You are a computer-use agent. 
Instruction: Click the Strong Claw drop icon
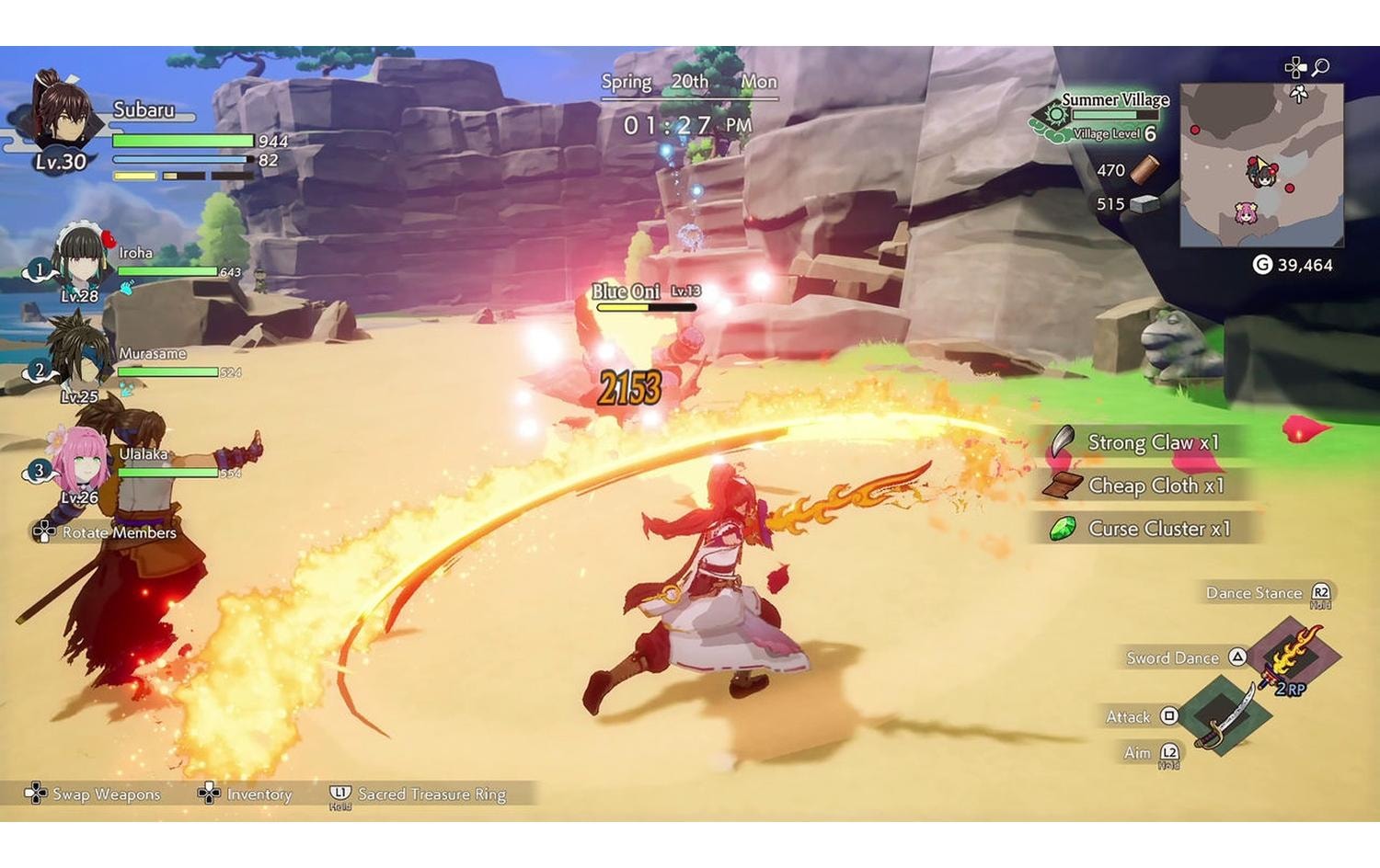[1062, 442]
